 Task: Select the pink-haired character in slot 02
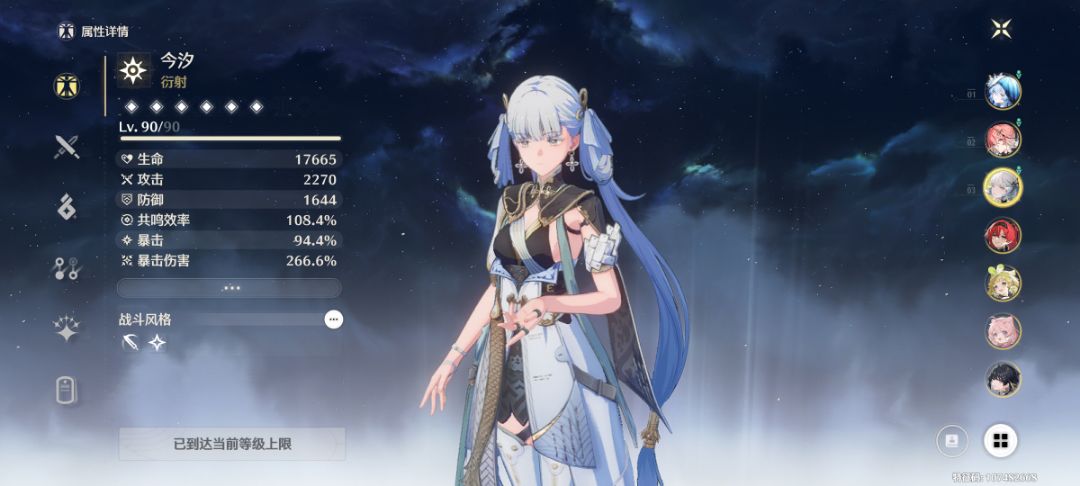1002,139
